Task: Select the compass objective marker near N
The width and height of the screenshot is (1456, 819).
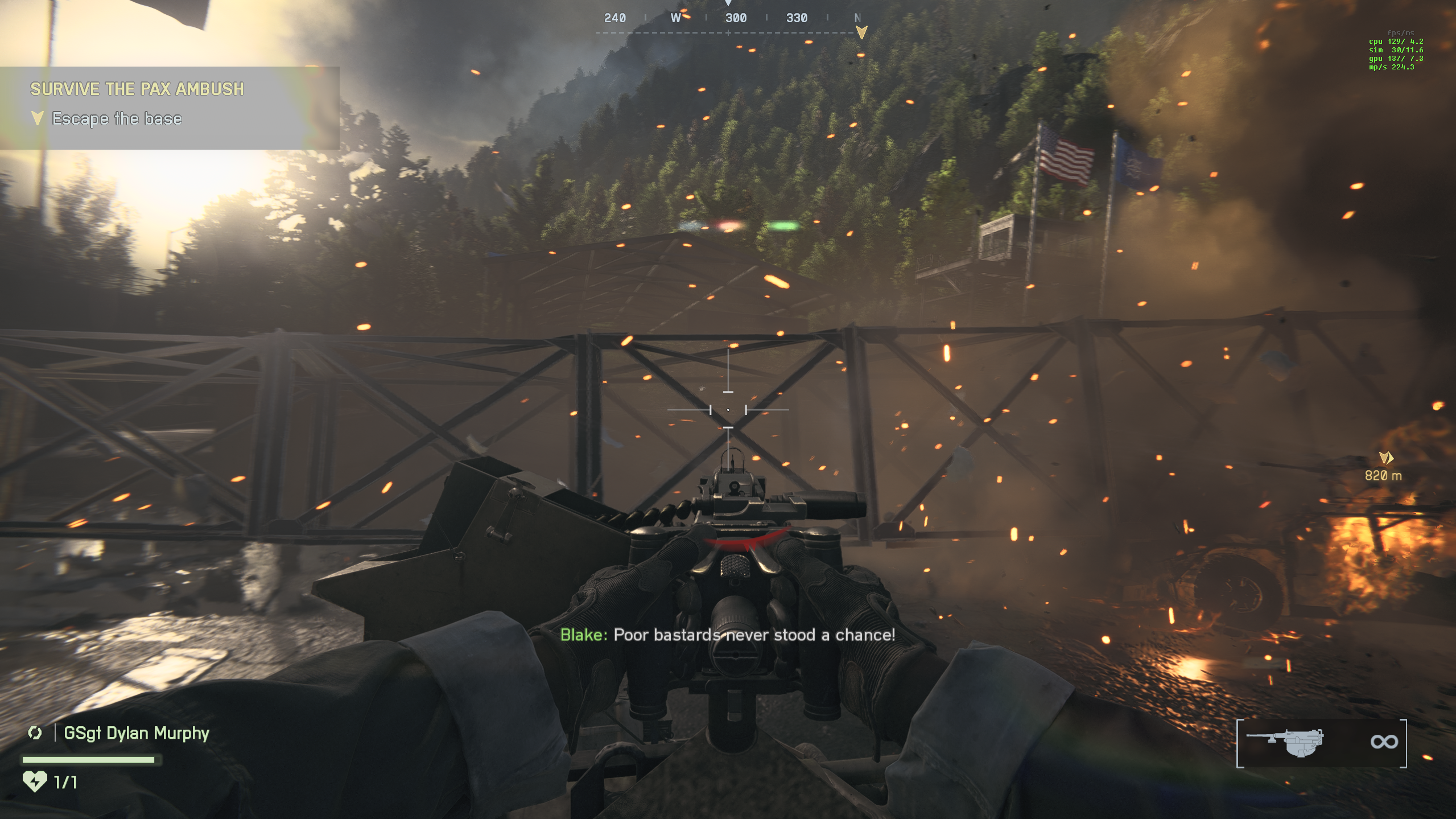Action: (861, 32)
